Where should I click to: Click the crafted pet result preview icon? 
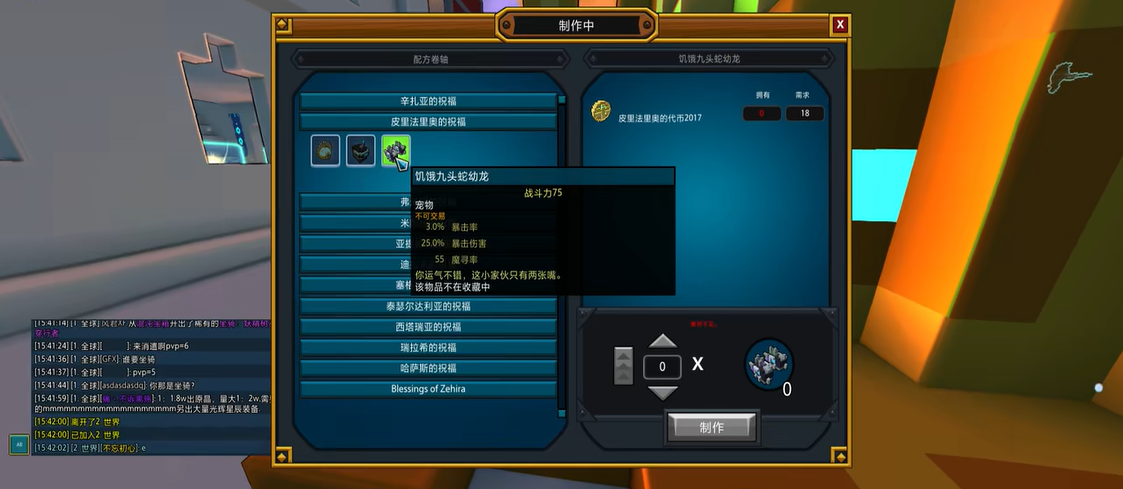769,363
